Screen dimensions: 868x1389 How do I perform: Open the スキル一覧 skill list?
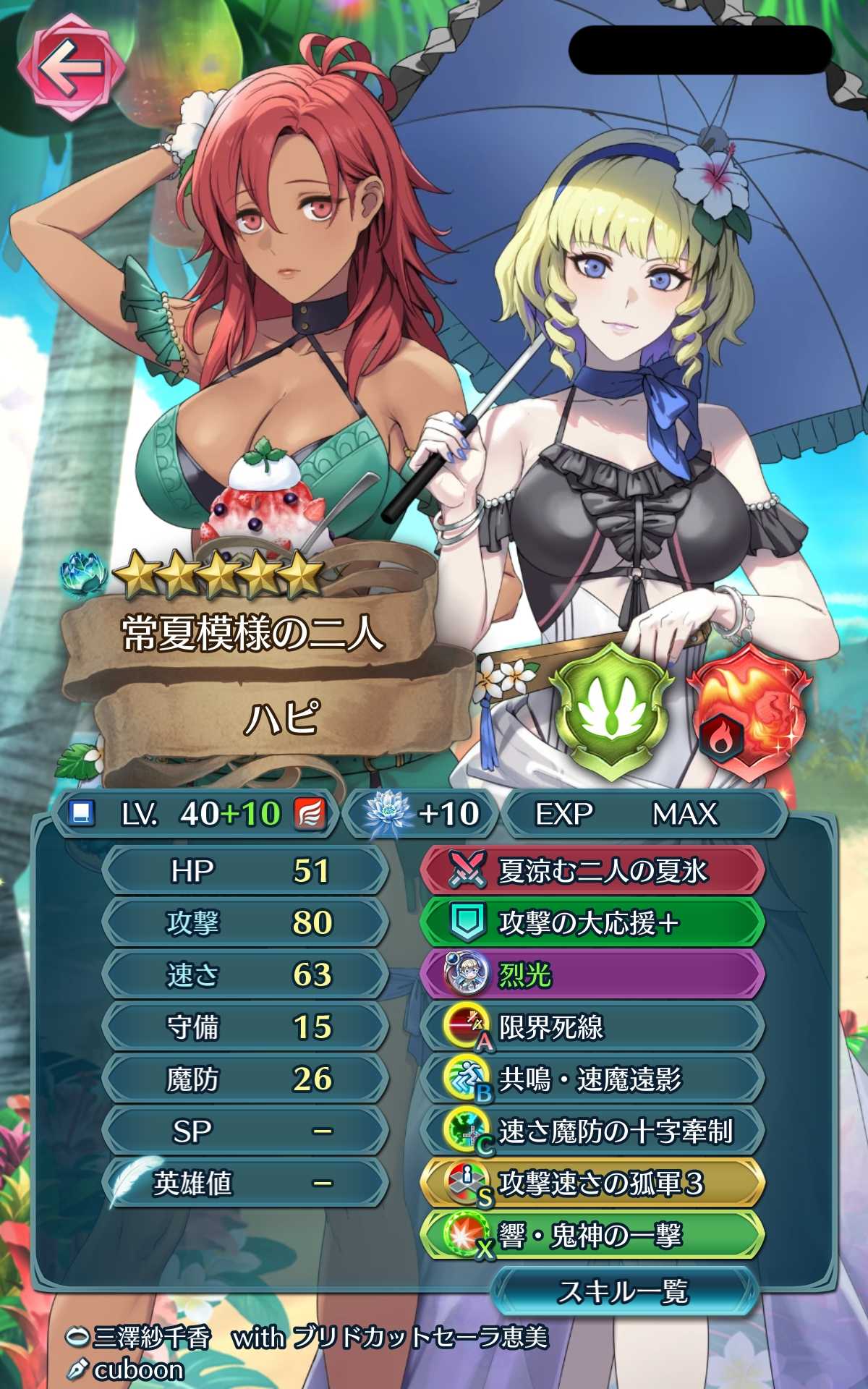[624, 1290]
